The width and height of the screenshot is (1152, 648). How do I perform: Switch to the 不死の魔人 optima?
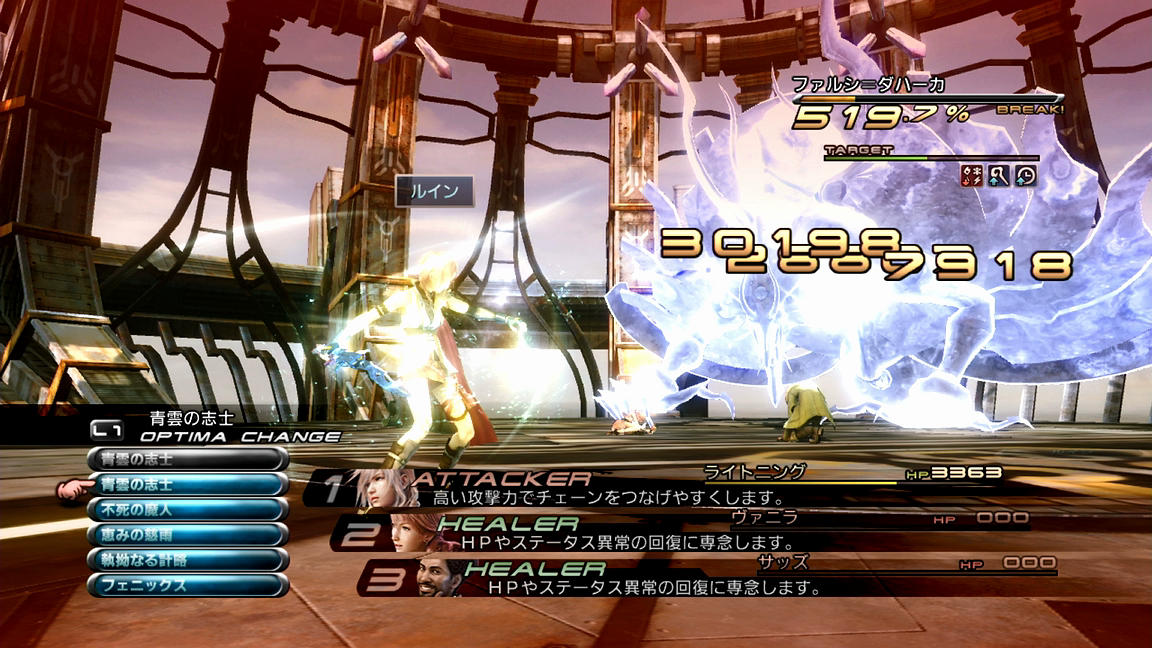187,510
